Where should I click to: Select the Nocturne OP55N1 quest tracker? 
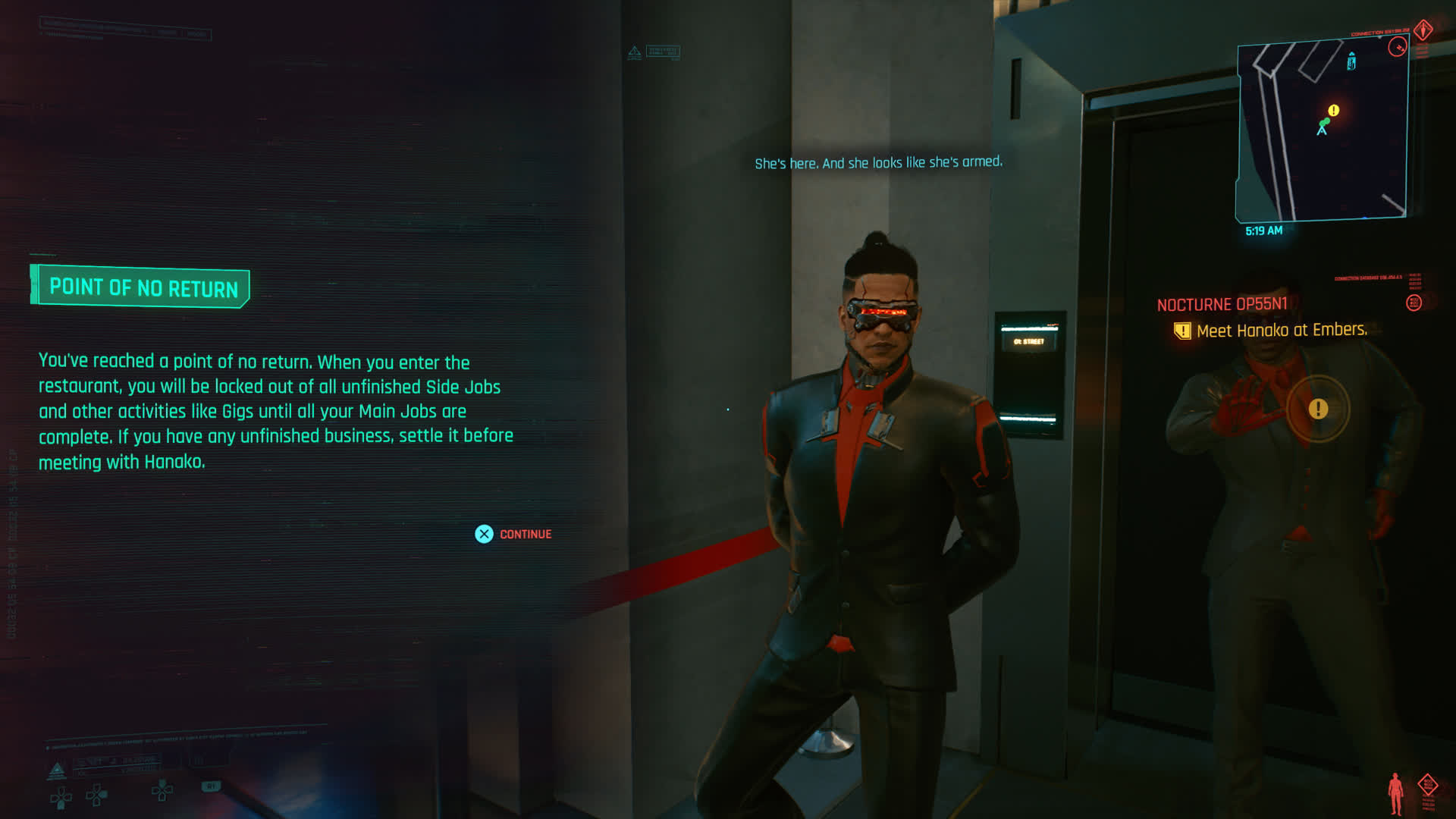[1222, 304]
